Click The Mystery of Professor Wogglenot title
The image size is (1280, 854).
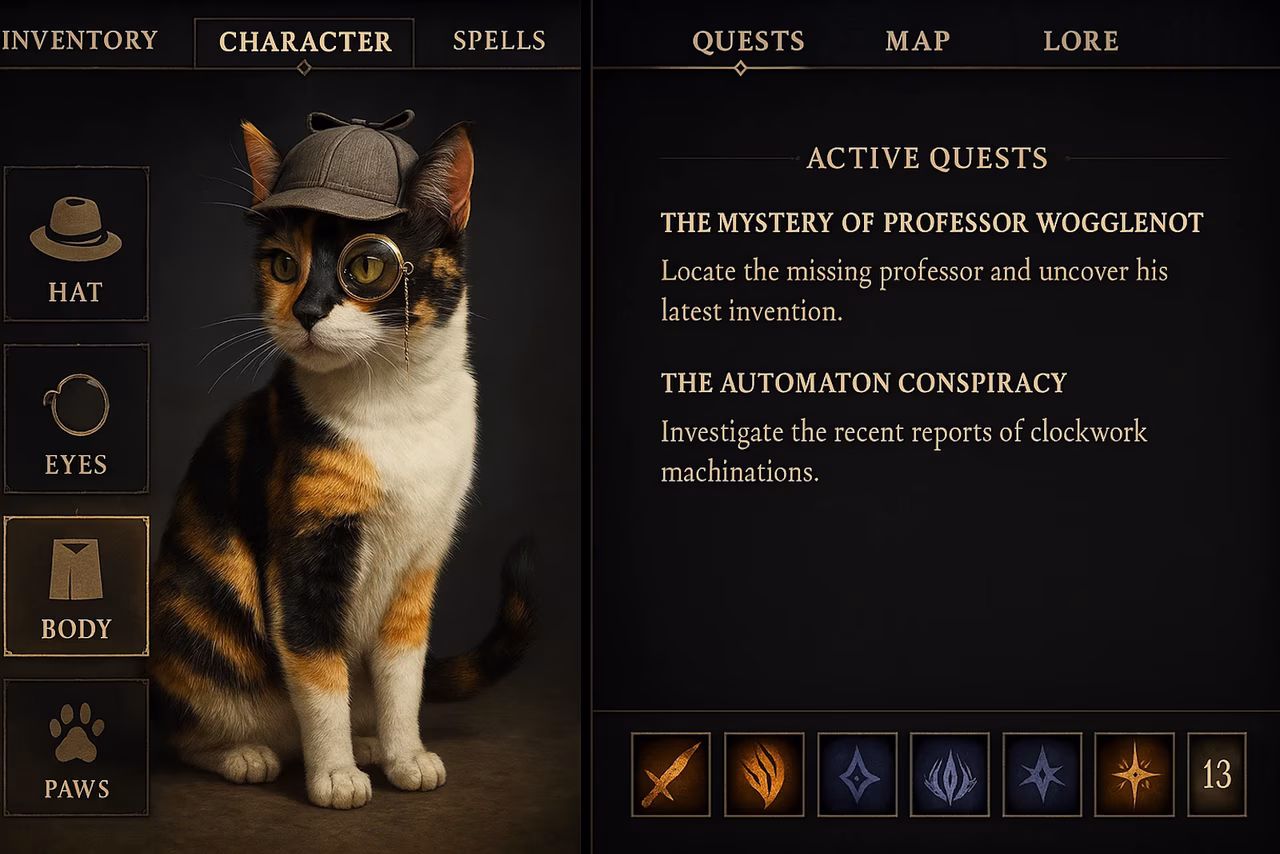[932, 222]
